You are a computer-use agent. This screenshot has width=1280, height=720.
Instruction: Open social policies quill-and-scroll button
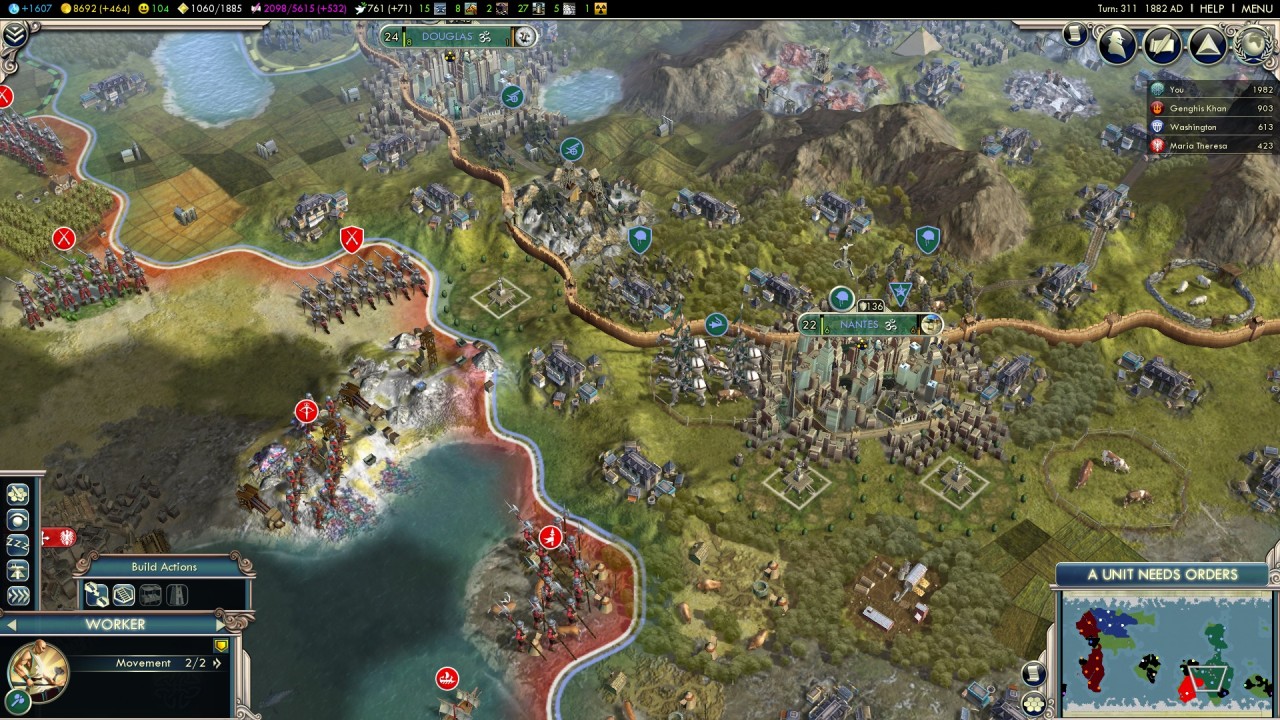pyautogui.click(x=1163, y=44)
